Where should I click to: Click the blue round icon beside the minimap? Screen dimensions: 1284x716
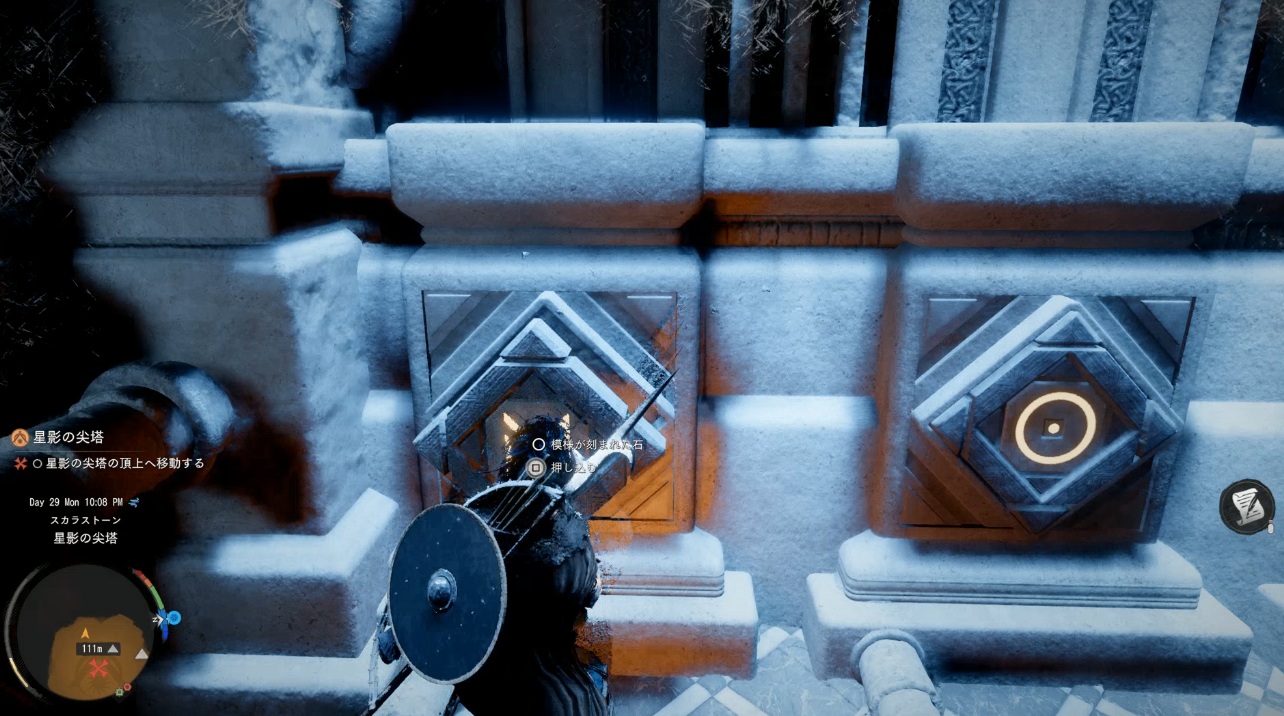click(173, 618)
